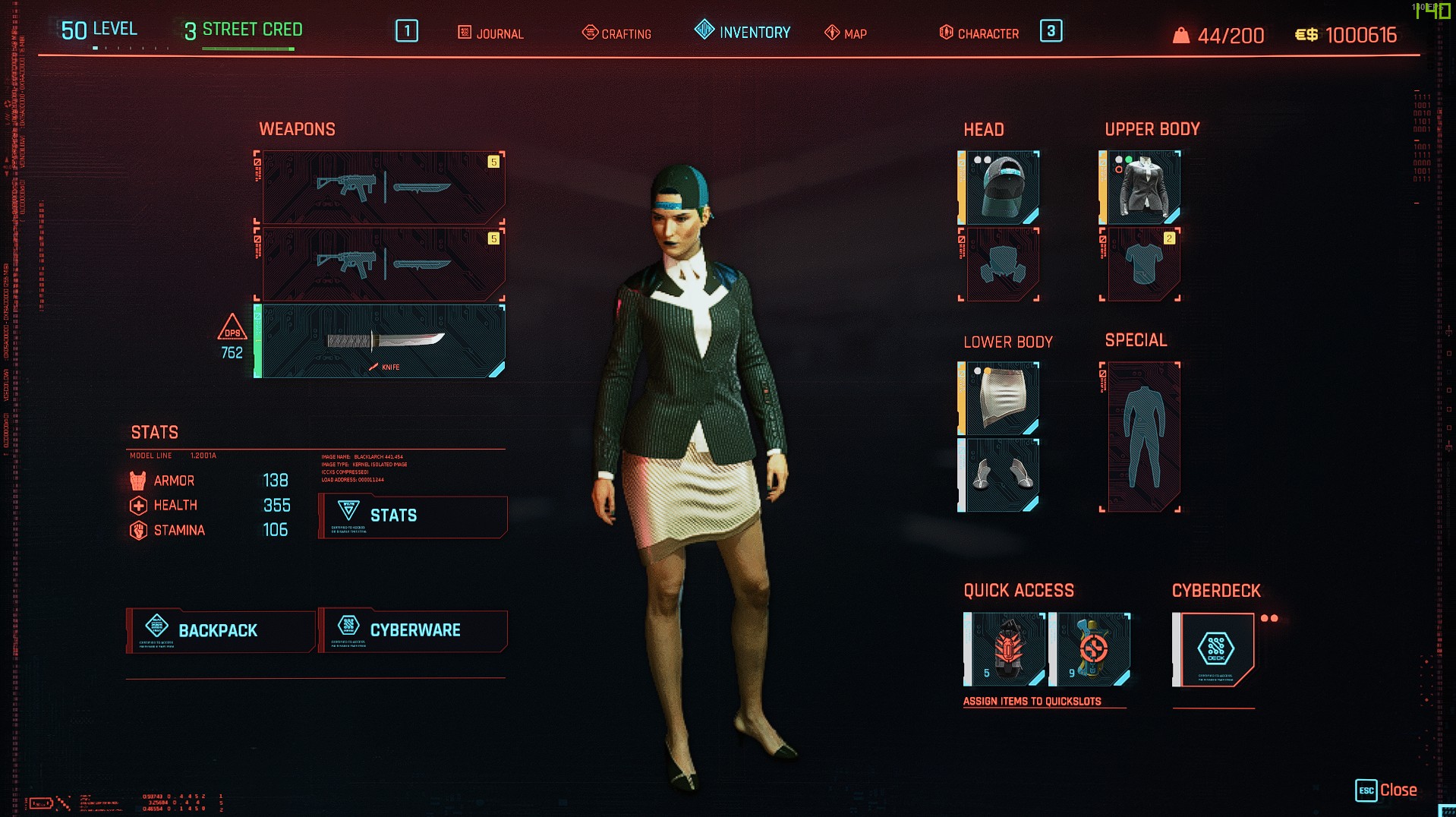1456x817 pixels.
Task: Select the equipped Knife weapon slot
Action: click(x=380, y=340)
